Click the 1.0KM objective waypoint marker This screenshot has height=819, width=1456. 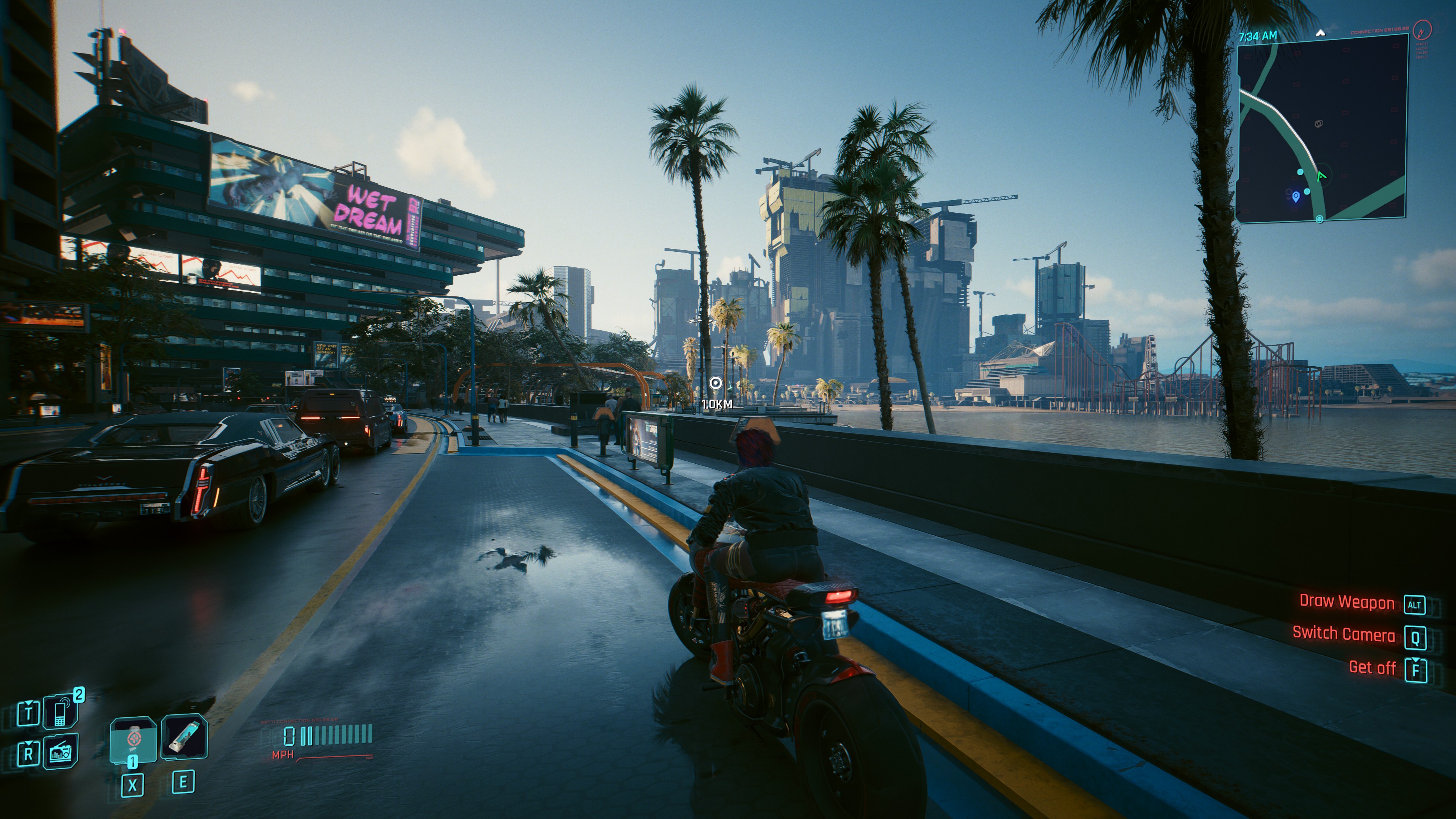tap(715, 383)
